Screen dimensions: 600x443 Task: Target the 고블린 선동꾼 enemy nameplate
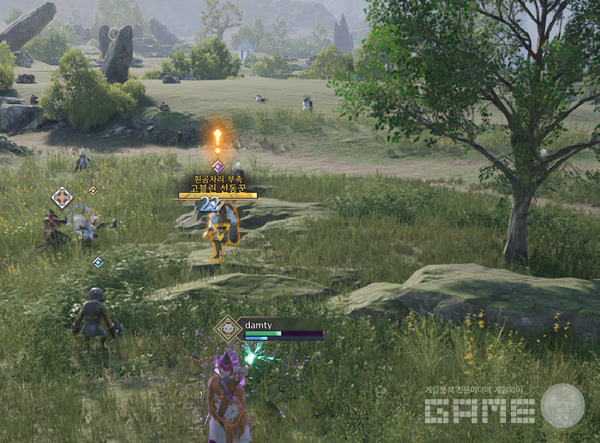[218, 189]
